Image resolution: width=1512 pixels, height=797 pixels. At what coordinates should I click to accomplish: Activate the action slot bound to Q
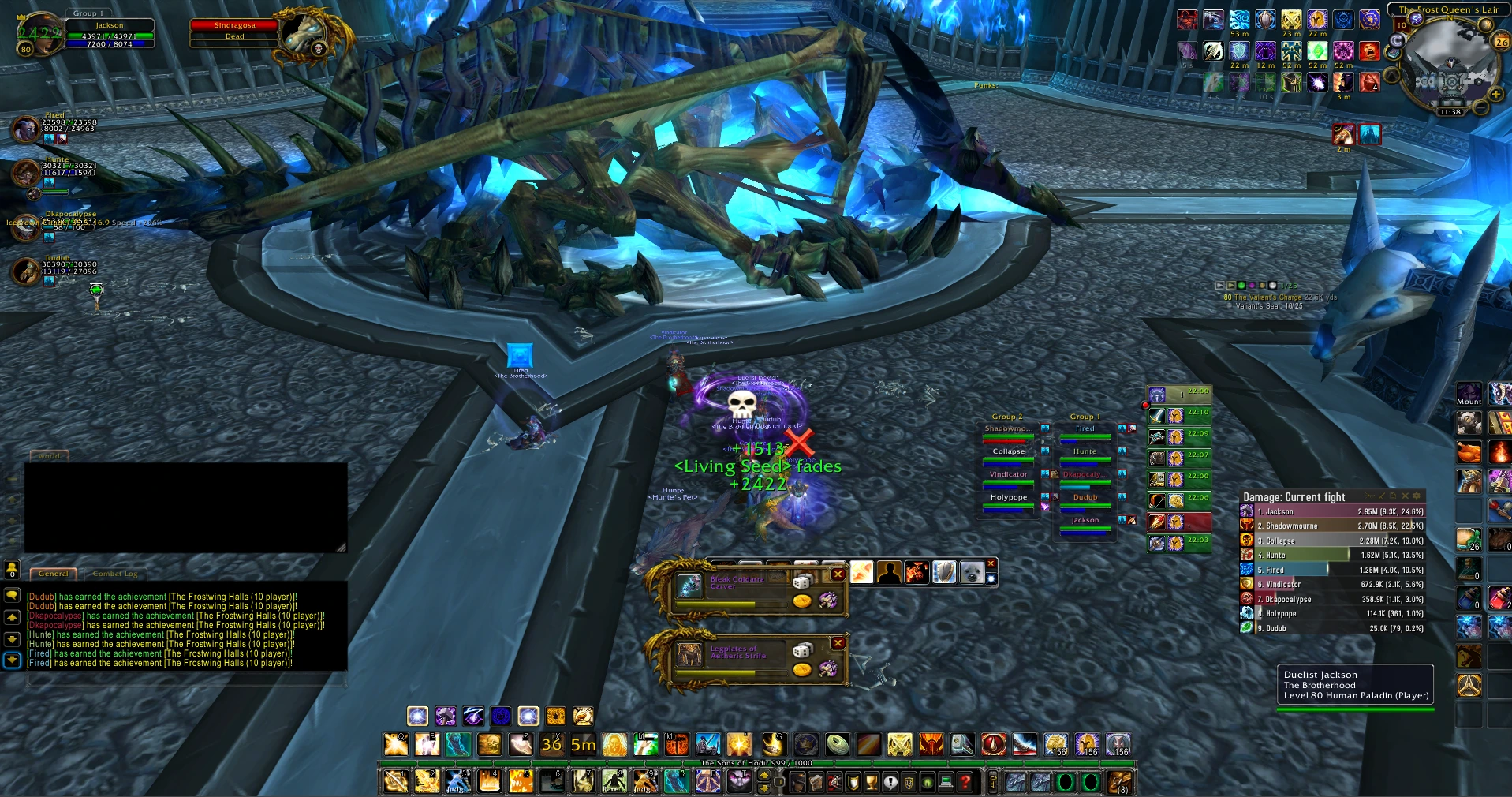395,744
